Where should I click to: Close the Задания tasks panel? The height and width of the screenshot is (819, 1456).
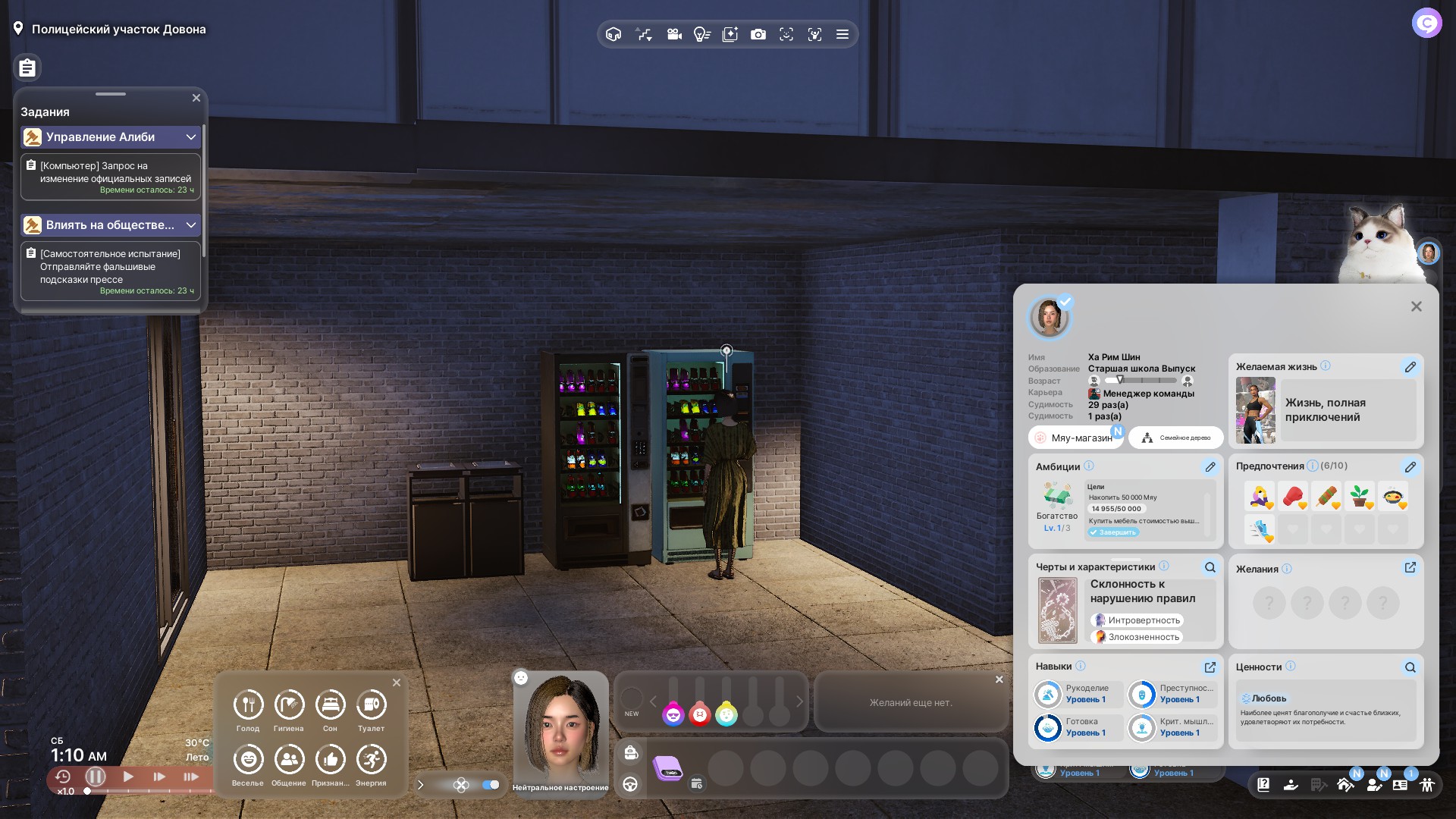pos(196,98)
